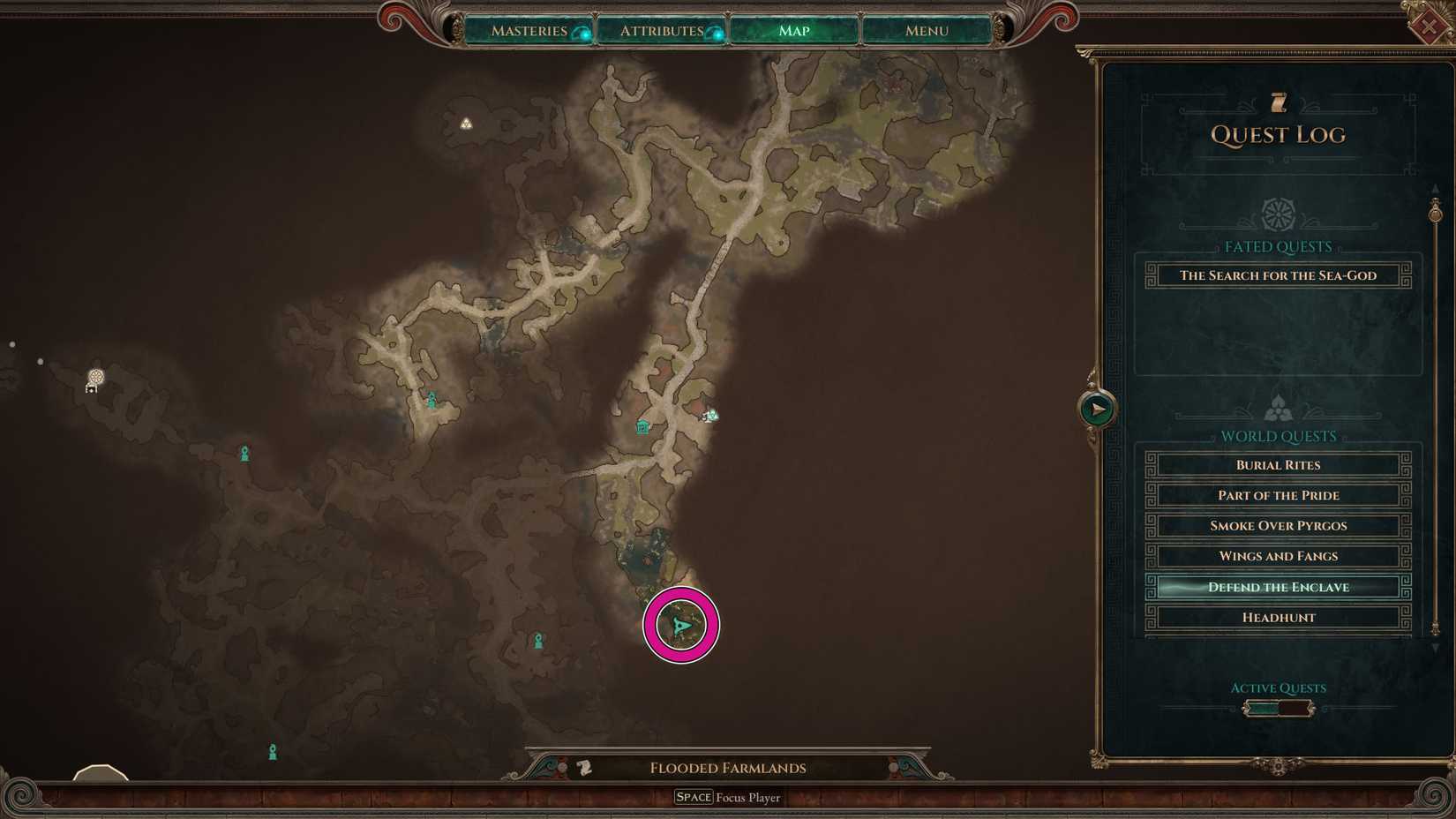
Task: Click the Active Quests progress bar
Action: tap(1278, 707)
